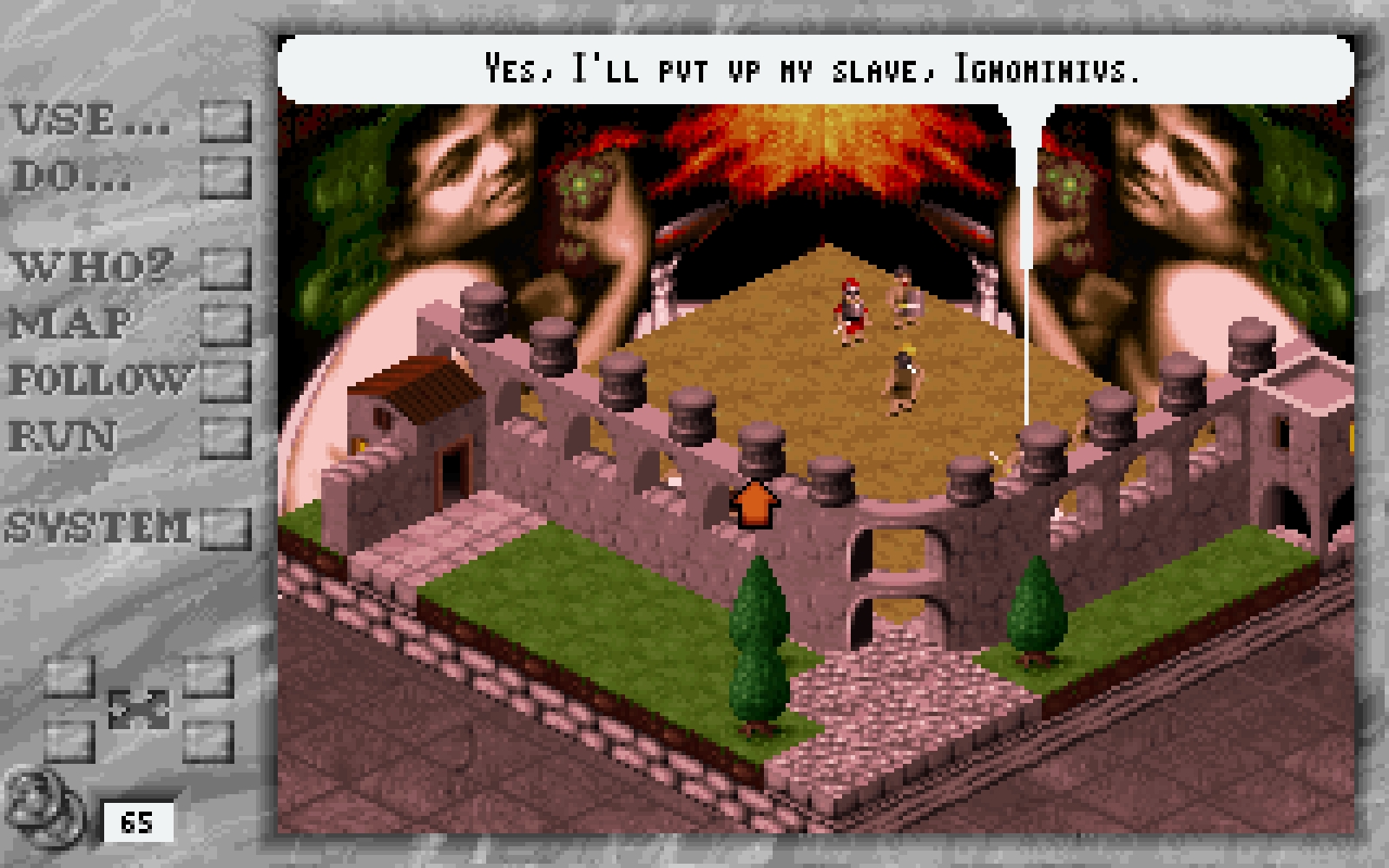The height and width of the screenshot is (868, 1389).
Task: Click the orange arrow marker on the wall
Action: (x=755, y=503)
